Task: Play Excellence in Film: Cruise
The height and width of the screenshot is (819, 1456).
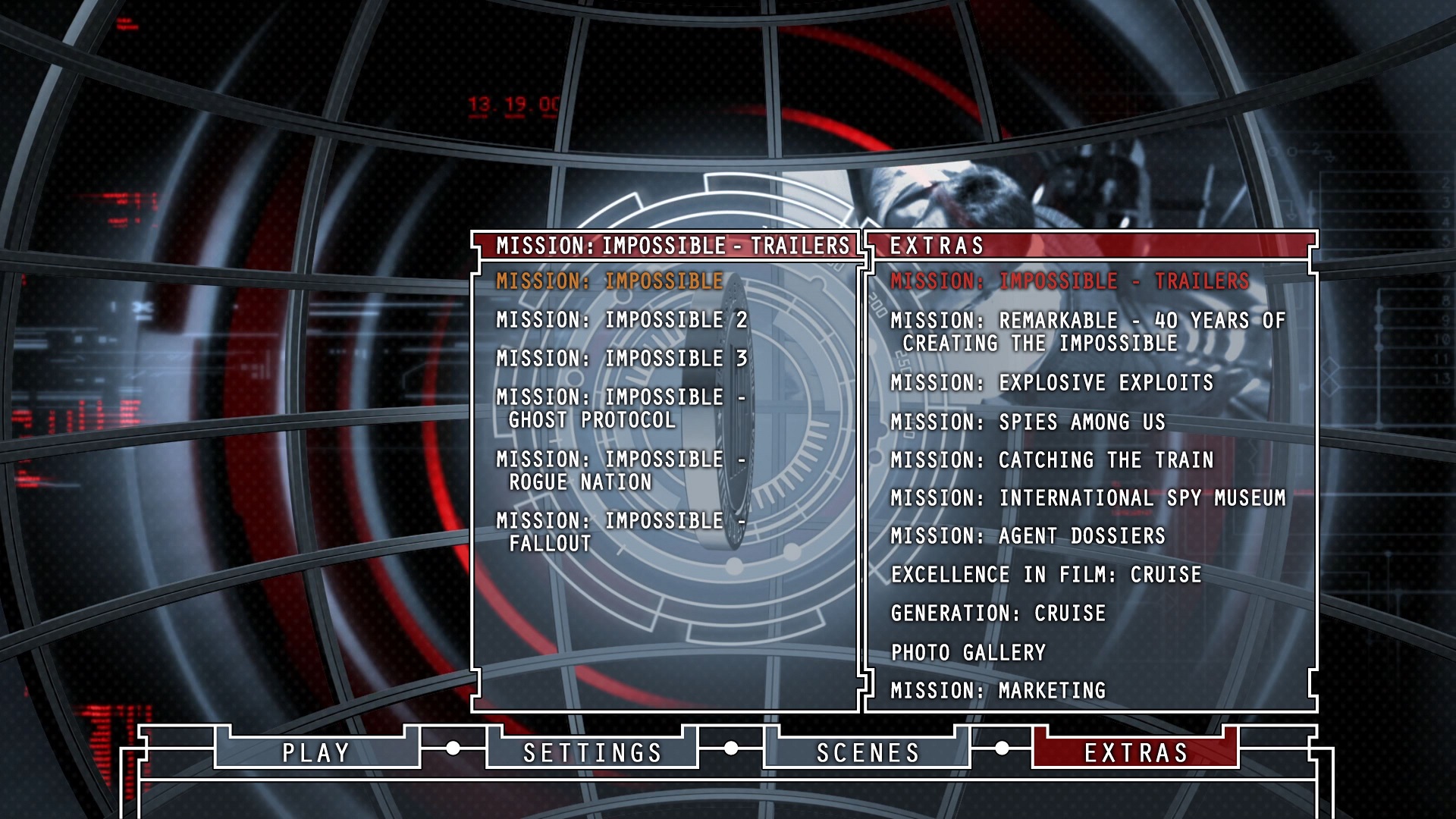Action: 1046,575
